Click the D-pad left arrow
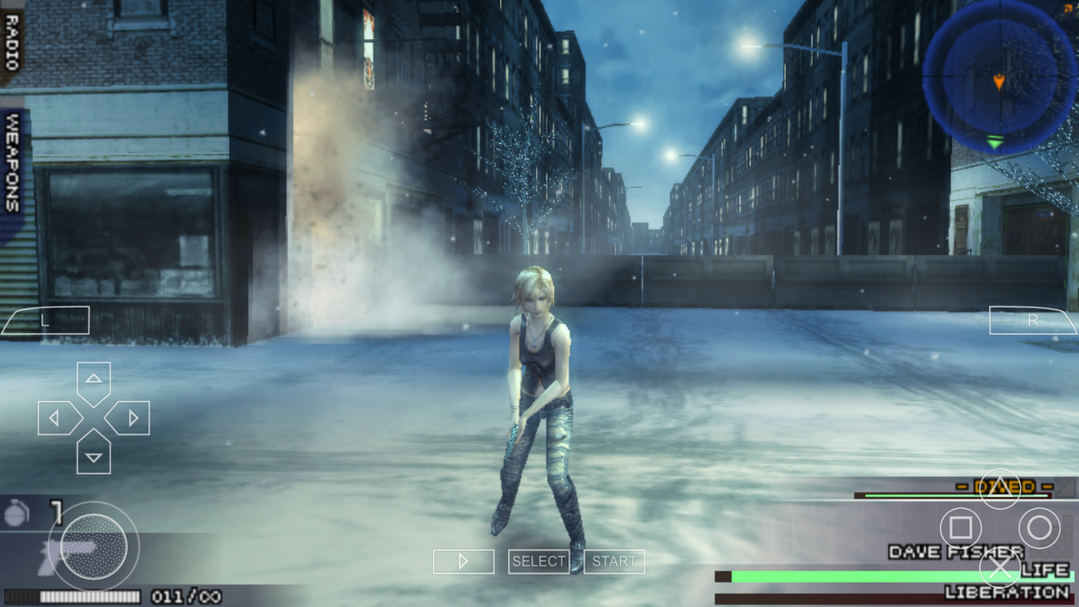 point(55,418)
